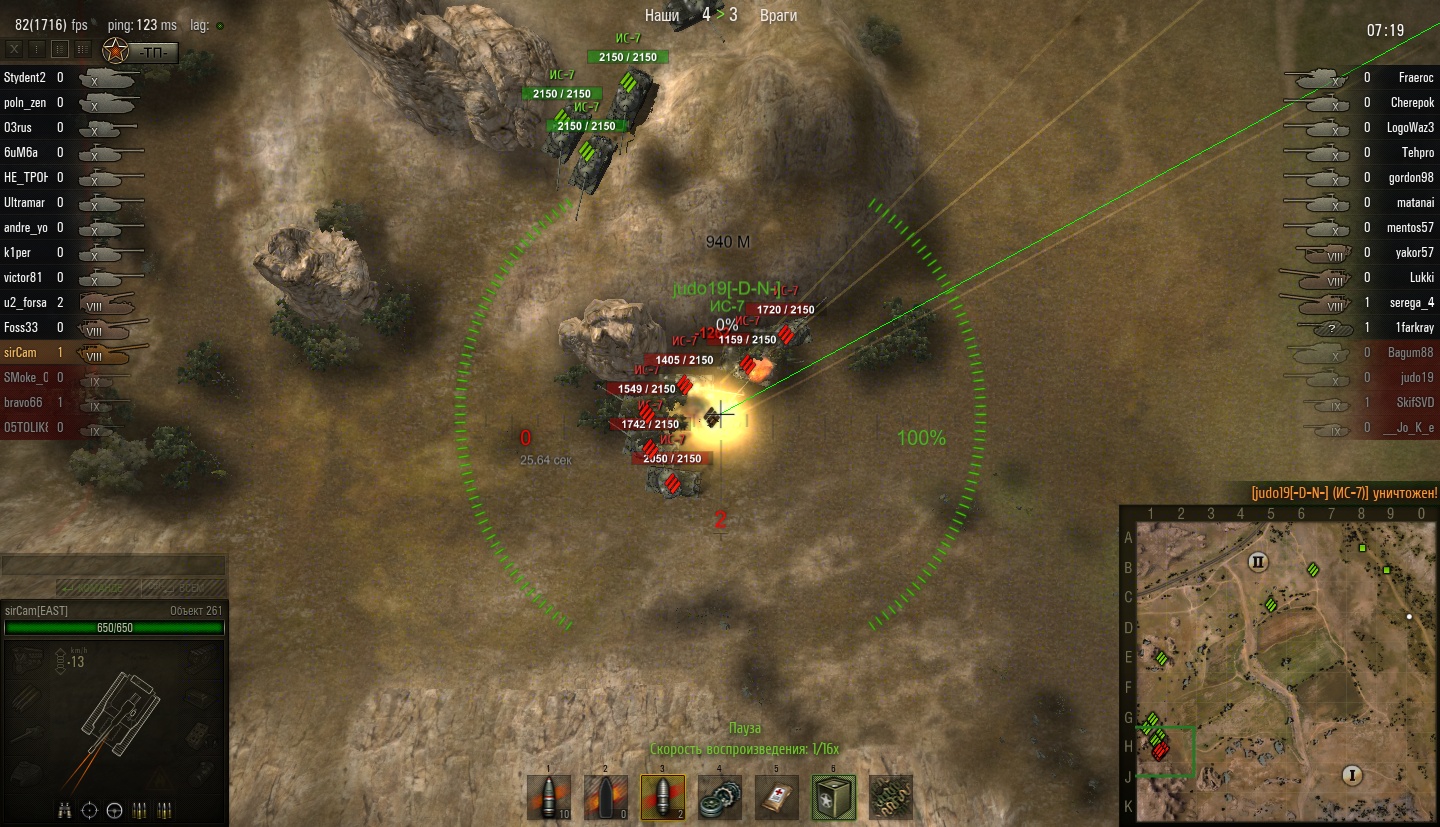Screen dimensions: 1440x827
Task: Select the shell in slot 1 with 10 rounds
Action: click(x=549, y=798)
